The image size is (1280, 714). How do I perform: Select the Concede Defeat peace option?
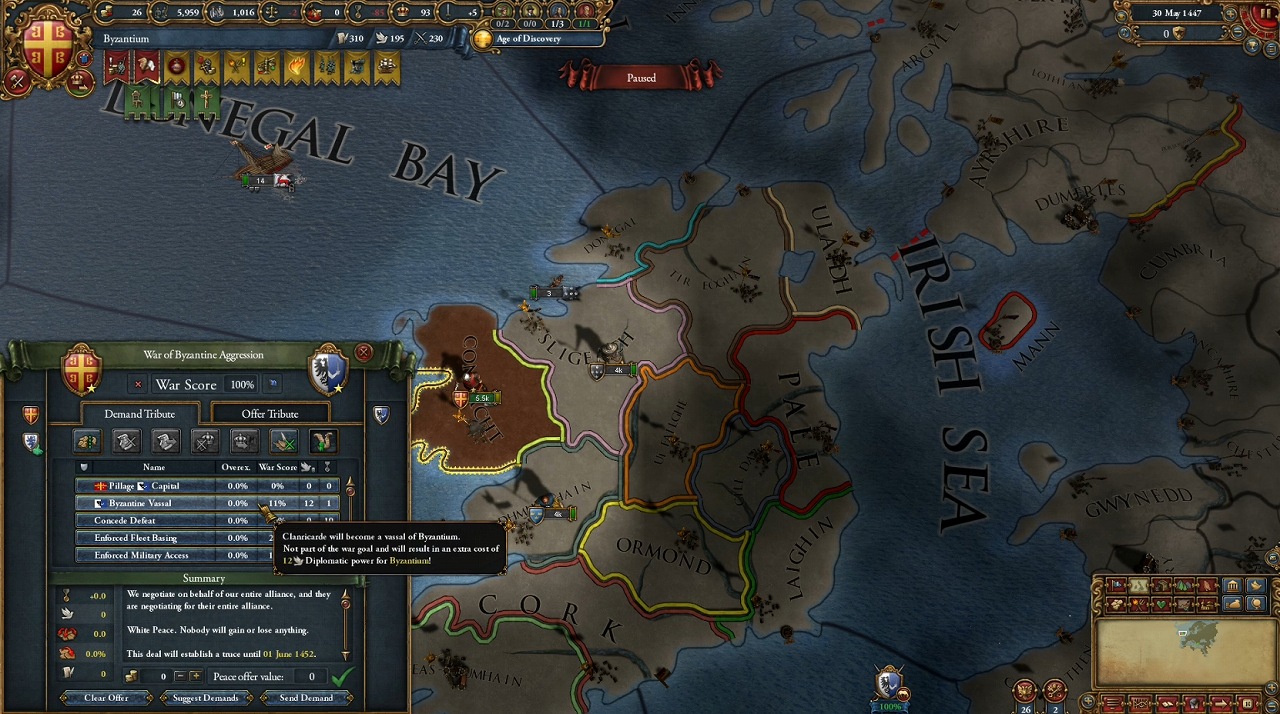[x=150, y=521]
